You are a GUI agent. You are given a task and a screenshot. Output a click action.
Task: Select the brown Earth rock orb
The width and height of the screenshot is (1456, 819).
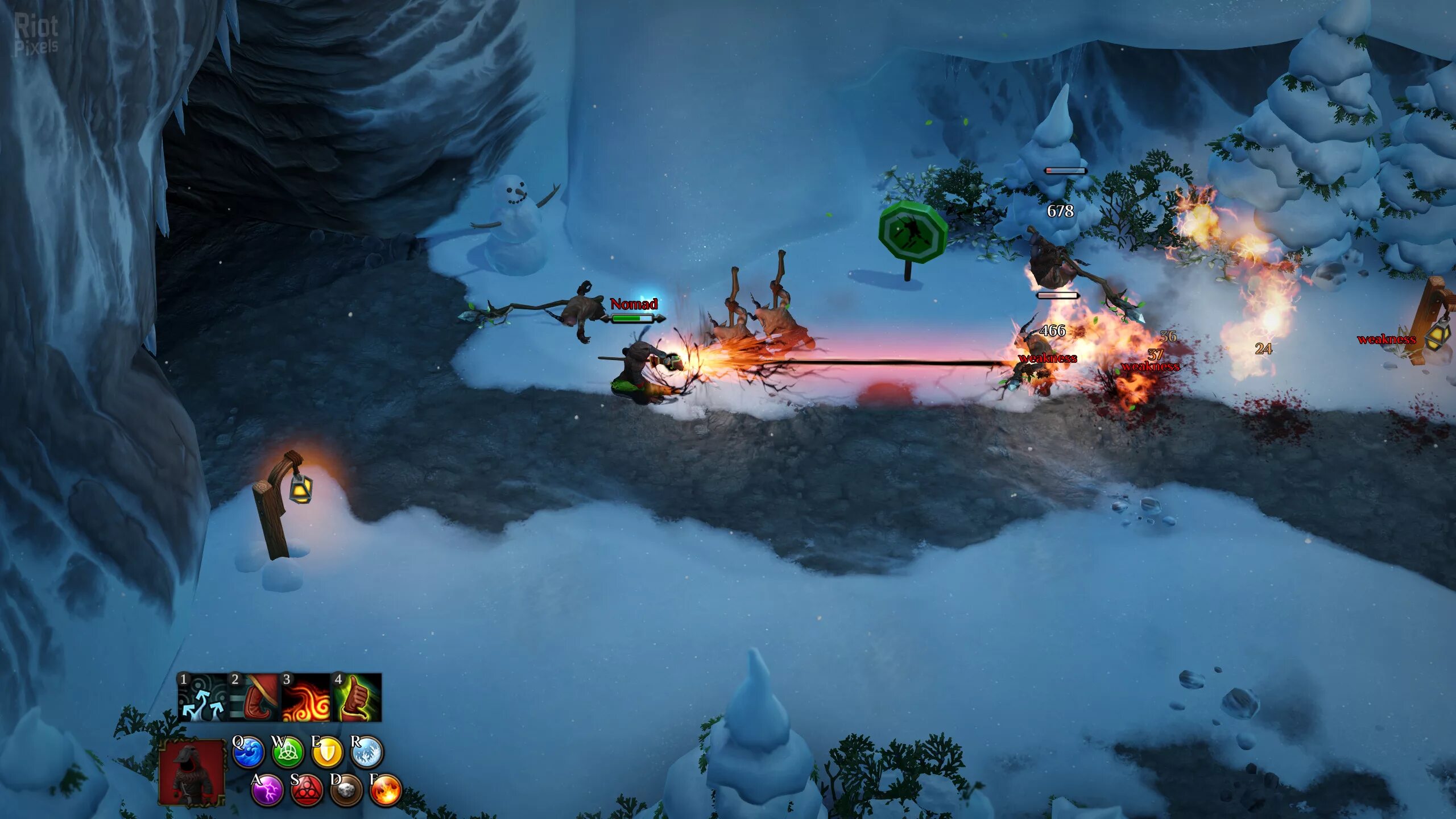click(x=346, y=790)
